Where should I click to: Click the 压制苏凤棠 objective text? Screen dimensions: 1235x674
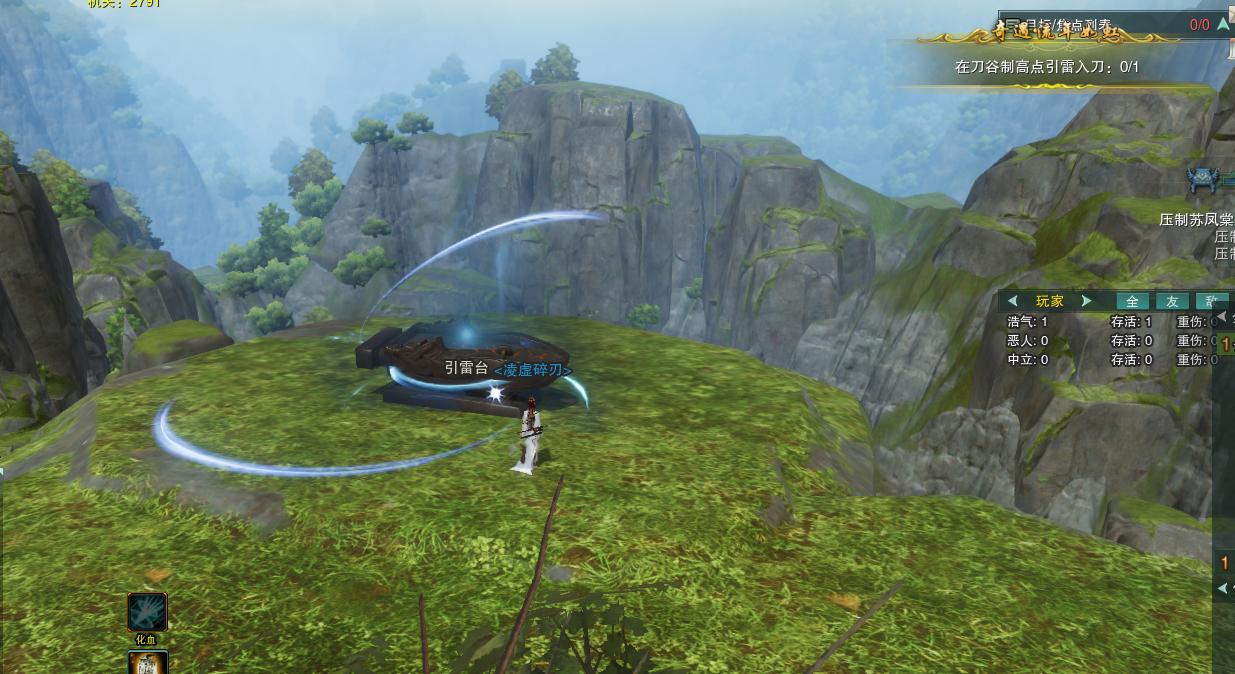pyautogui.click(x=1196, y=219)
